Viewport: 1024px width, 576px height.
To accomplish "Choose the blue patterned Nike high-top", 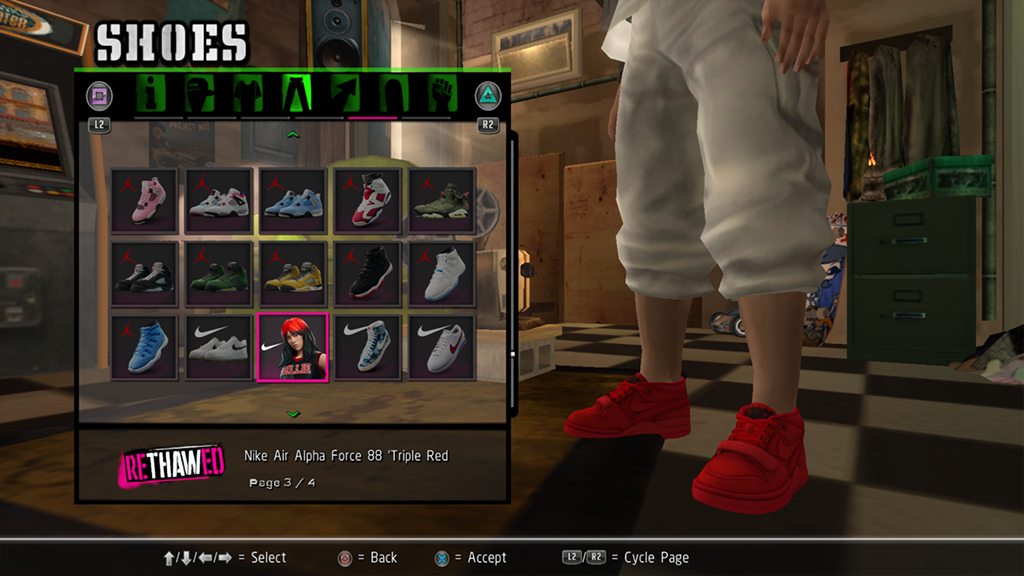I will 367,348.
